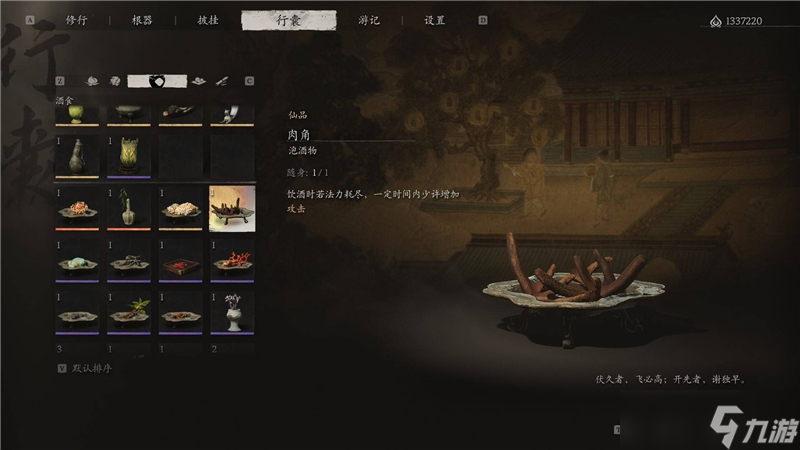This screenshot has height=450, width=800.
Task: Select the dark vase with sprig
Action: [x=129, y=209]
